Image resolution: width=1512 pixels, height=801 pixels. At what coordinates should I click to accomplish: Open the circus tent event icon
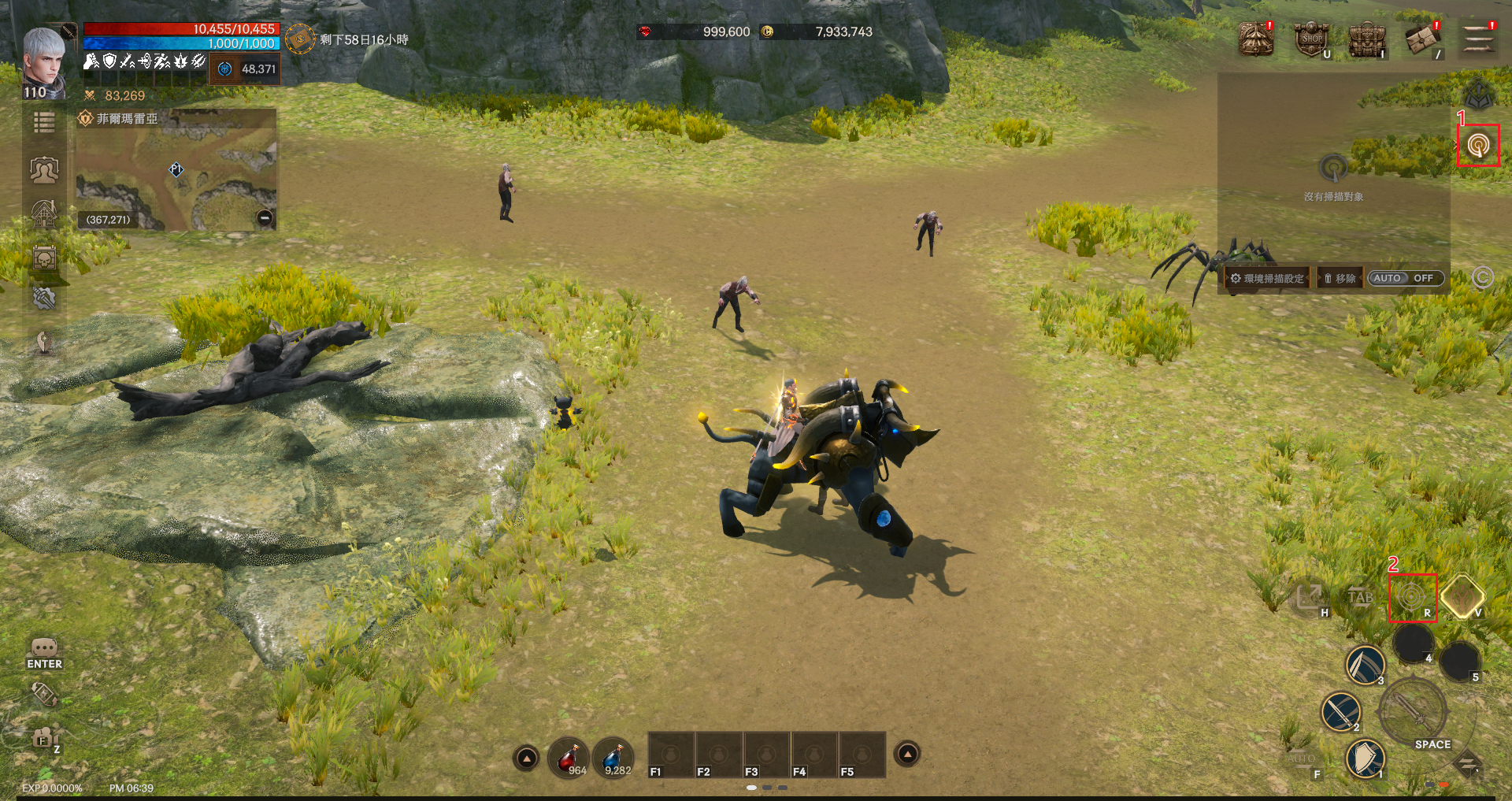pos(1255,39)
